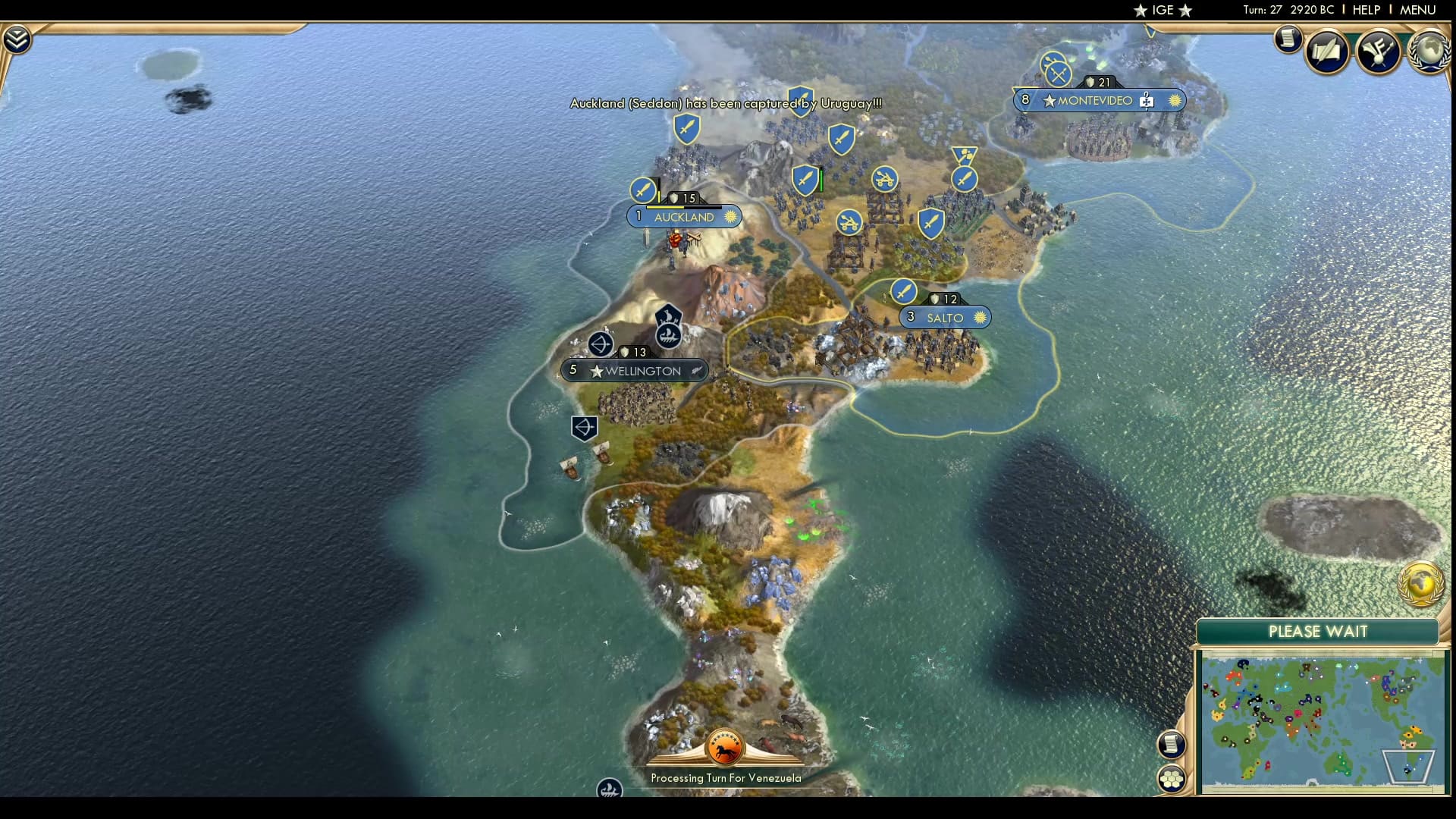Toggle the replay scroll beside the minimap
The width and height of the screenshot is (1456, 819).
click(x=1172, y=744)
